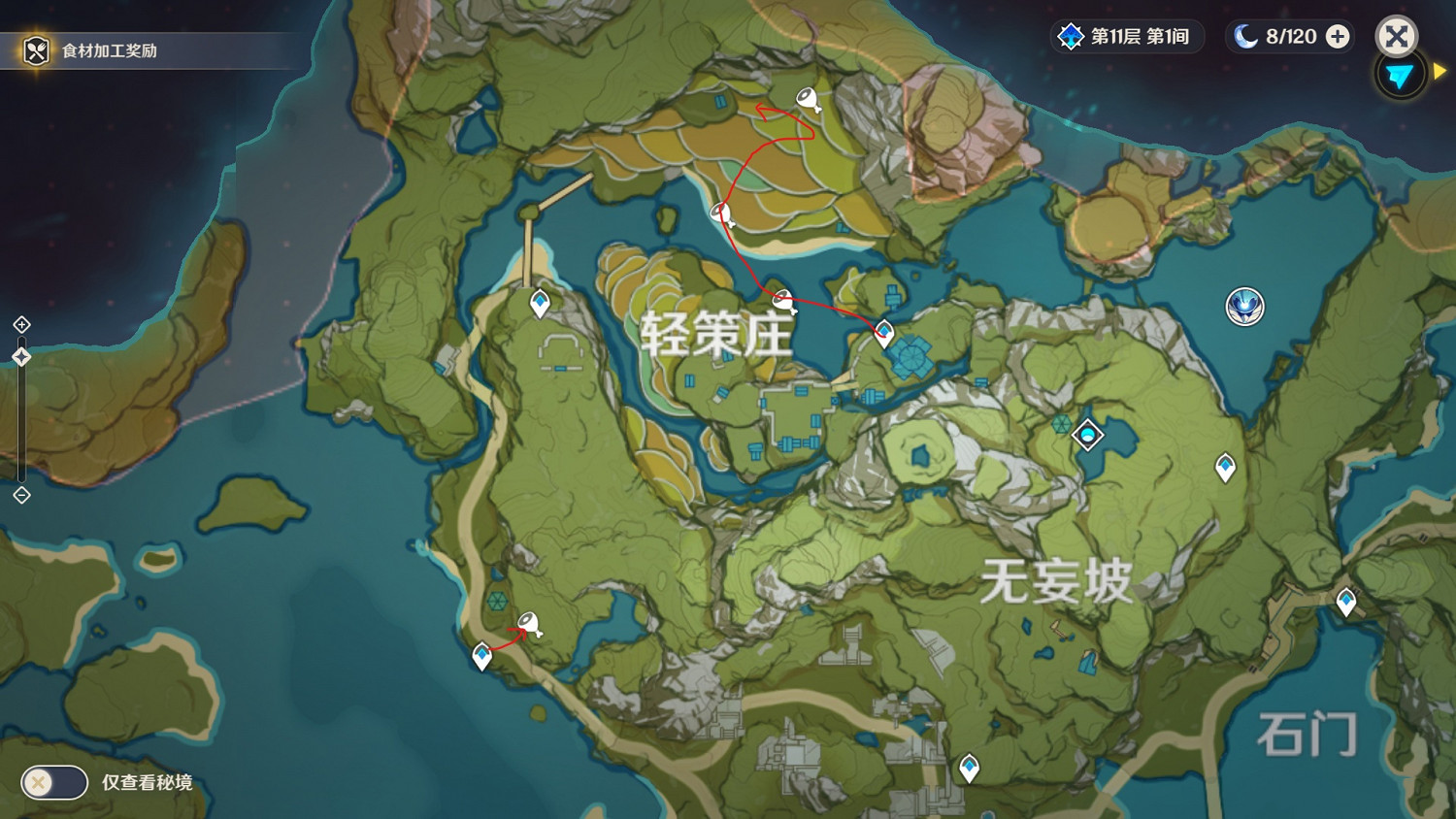Click the teleport waypoint east of the domain icon
This screenshot has width=1456, height=819.
pyautogui.click(x=1225, y=465)
